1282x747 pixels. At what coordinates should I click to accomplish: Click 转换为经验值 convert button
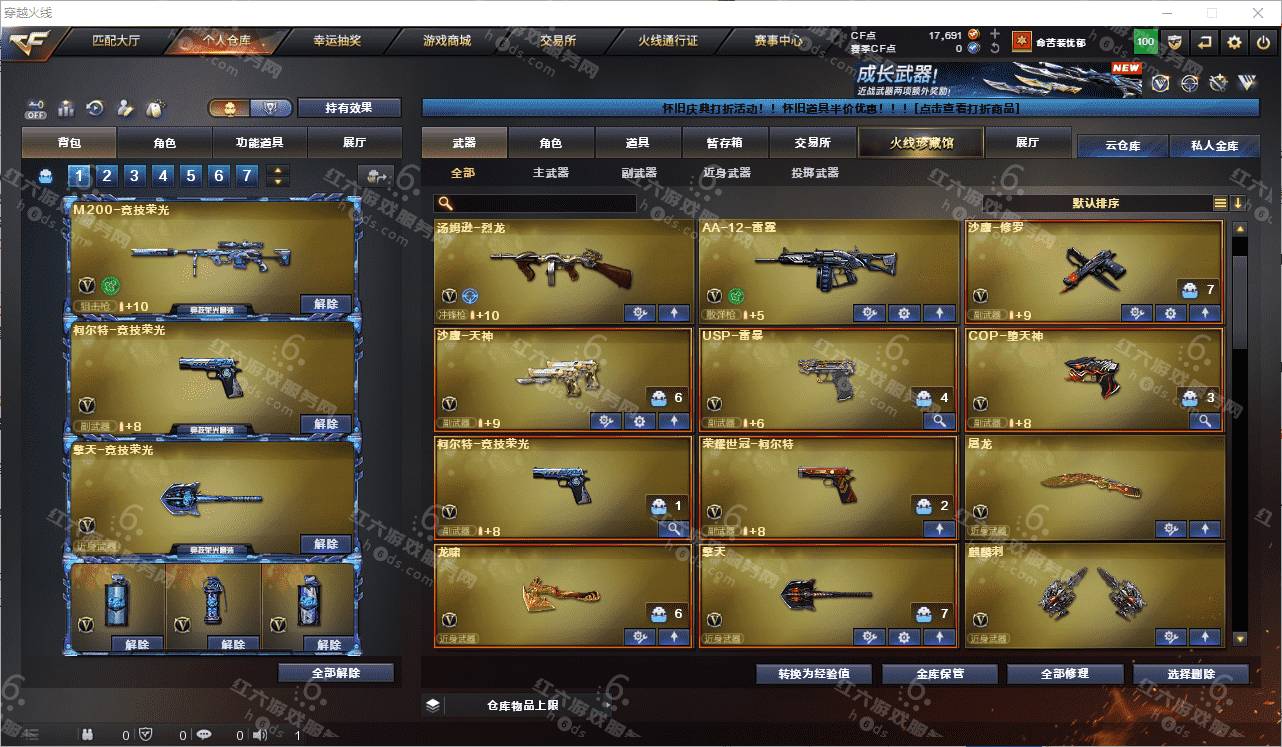(x=814, y=674)
